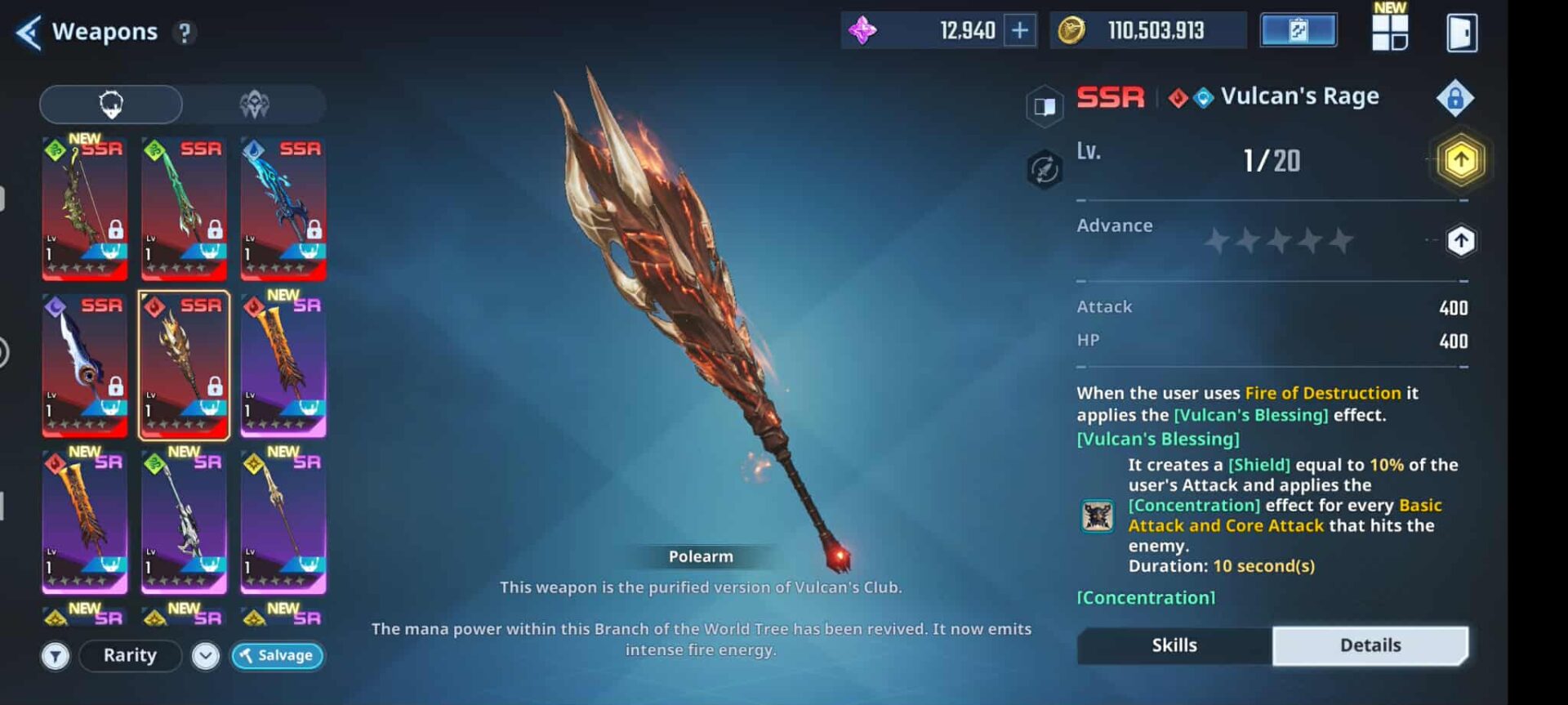Viewport: 1568px width, 705px height.
Task: Select the Vulcan's Rage weapon card
Action: pyautogui.click(x=185, y=365)
